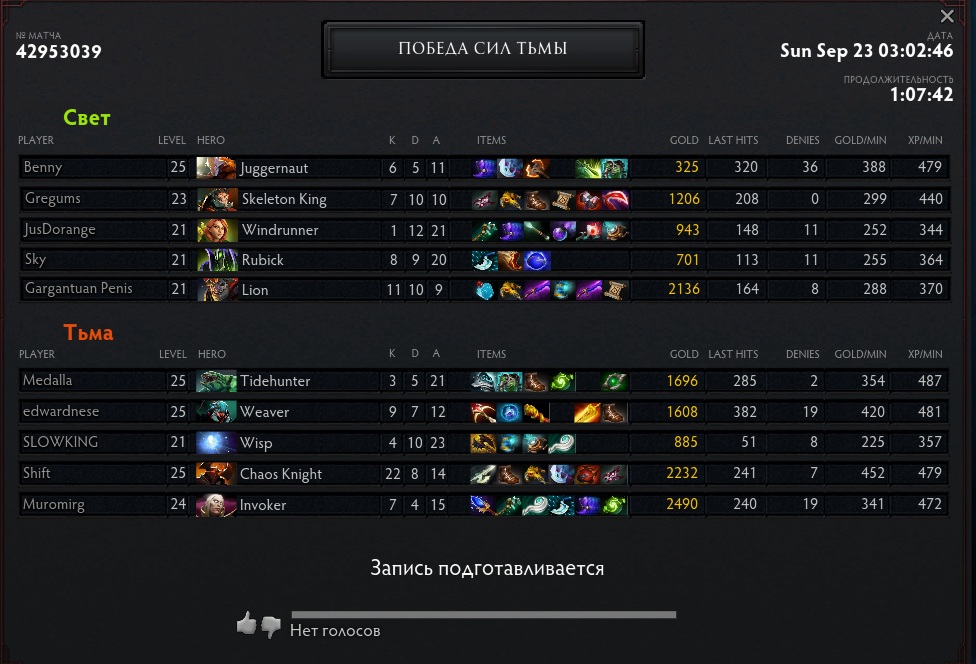Click edwardnese's player name

tap(60, 412)
